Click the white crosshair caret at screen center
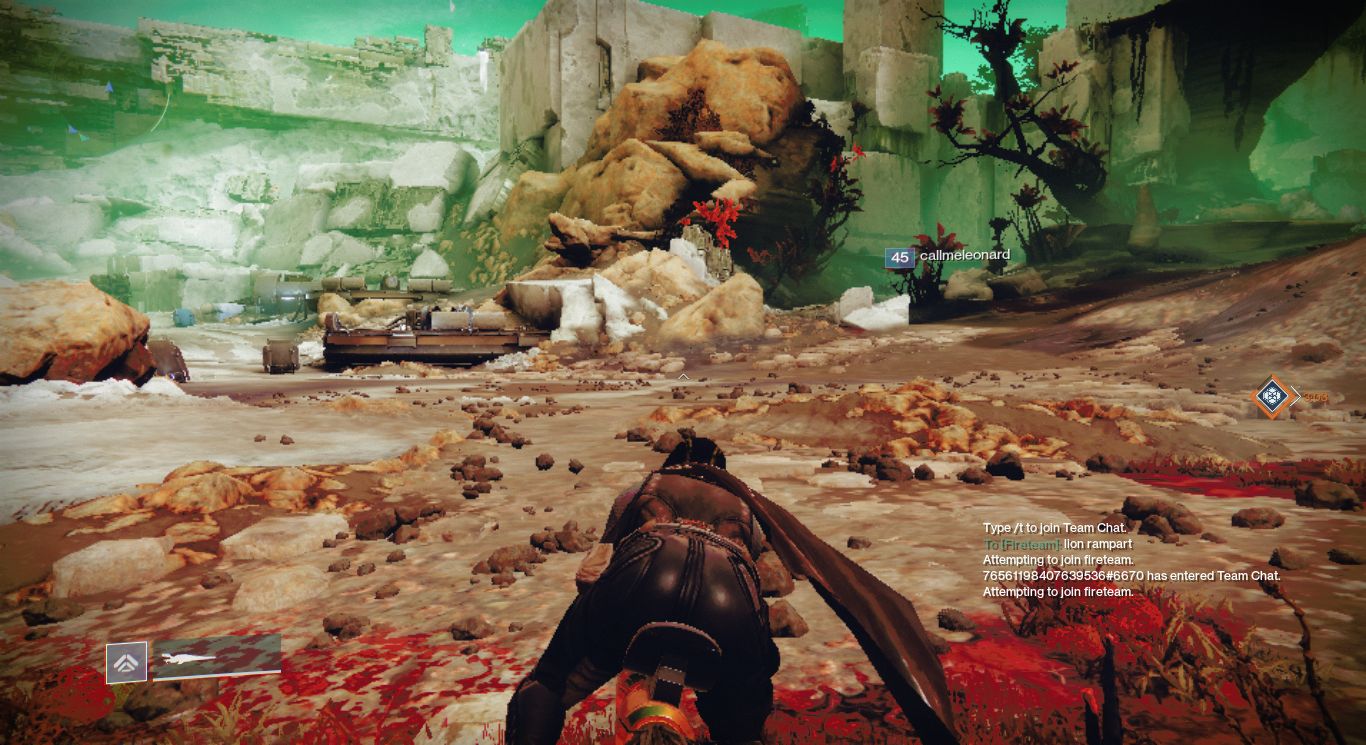The image size is (1366, 745). [683, 378]
